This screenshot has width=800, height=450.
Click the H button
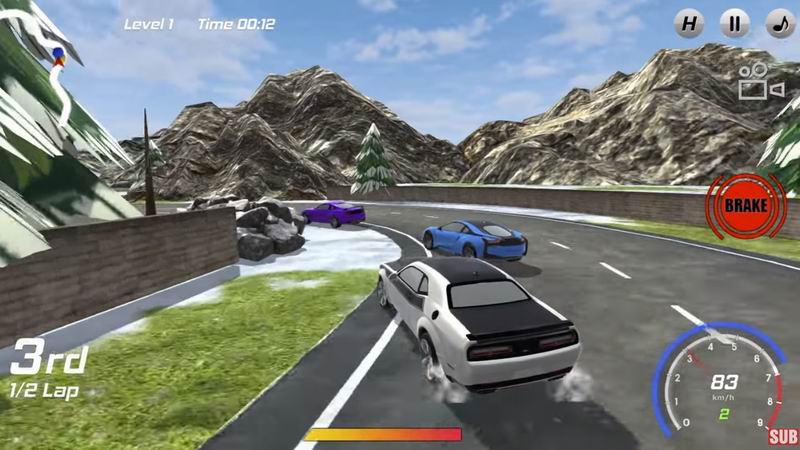pyautogui.click(x=688, y=23)
